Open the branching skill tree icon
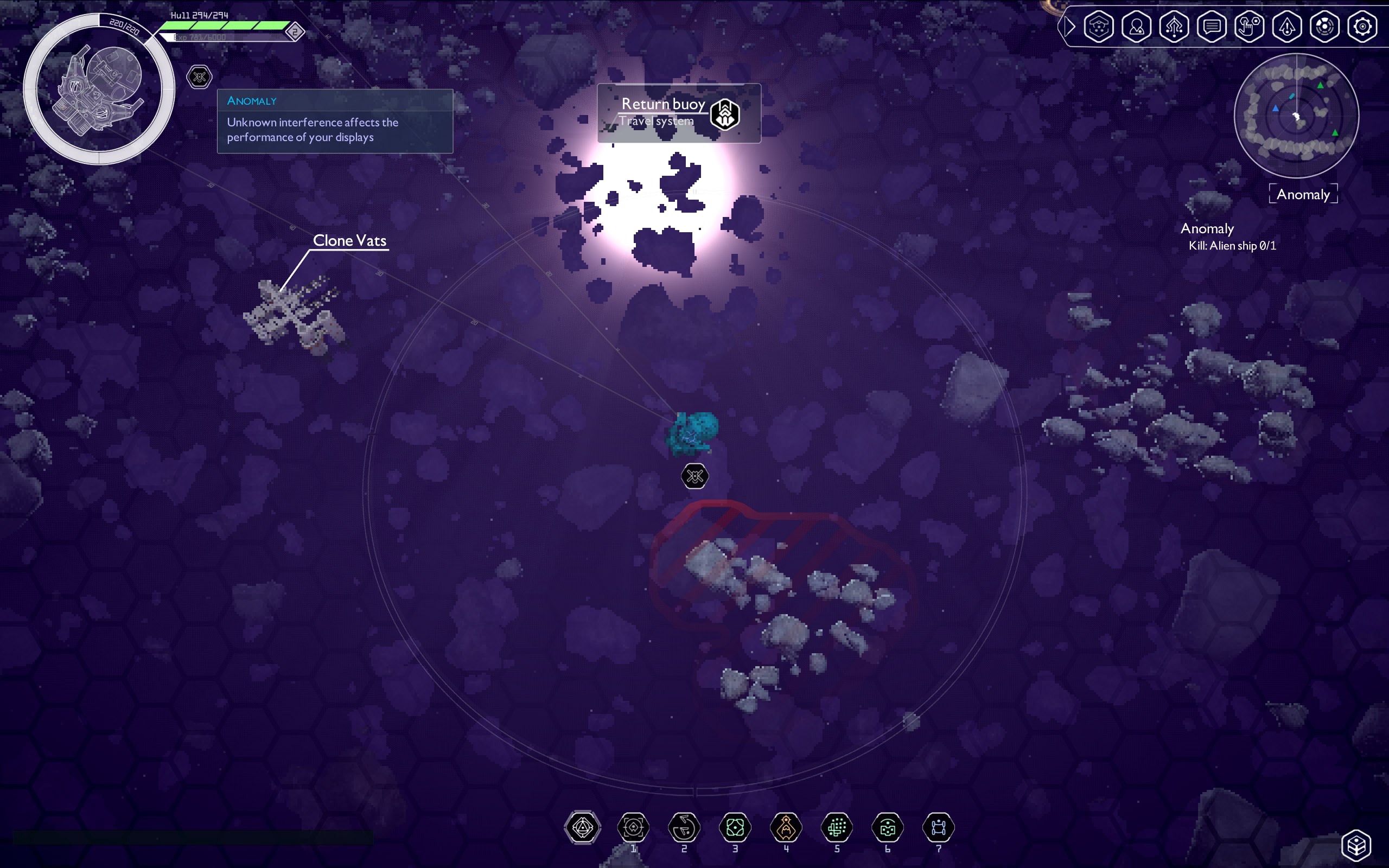1389x868 pixels. [x=1174, y=27]
